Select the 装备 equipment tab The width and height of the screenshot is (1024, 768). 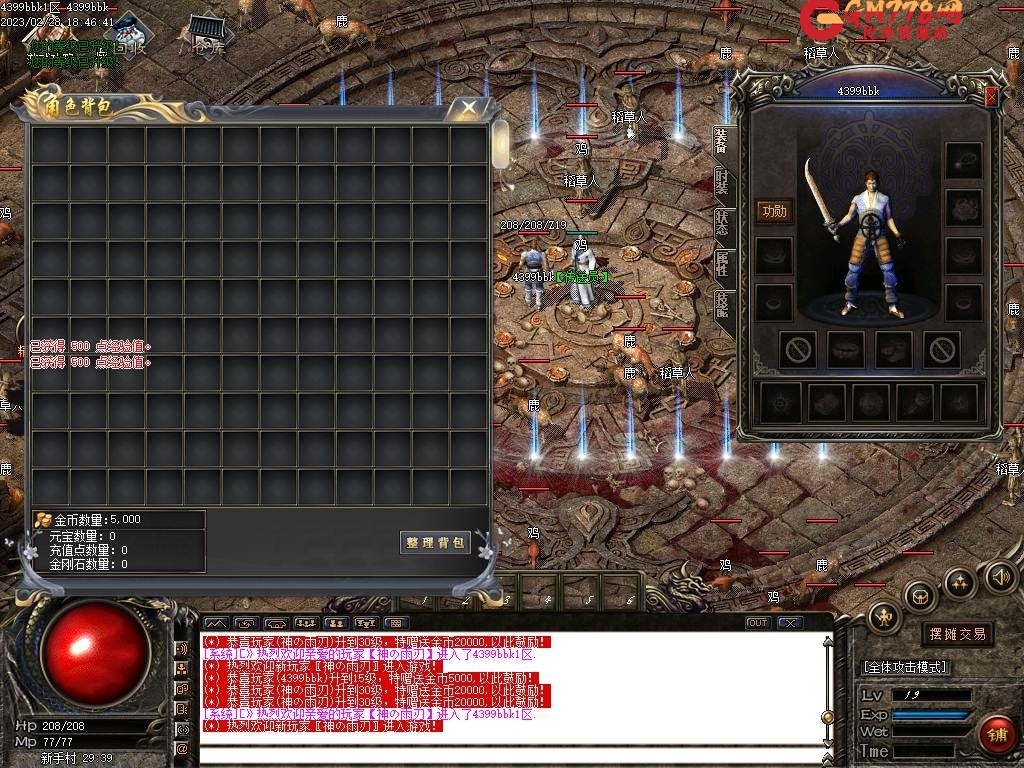(722, 141)
